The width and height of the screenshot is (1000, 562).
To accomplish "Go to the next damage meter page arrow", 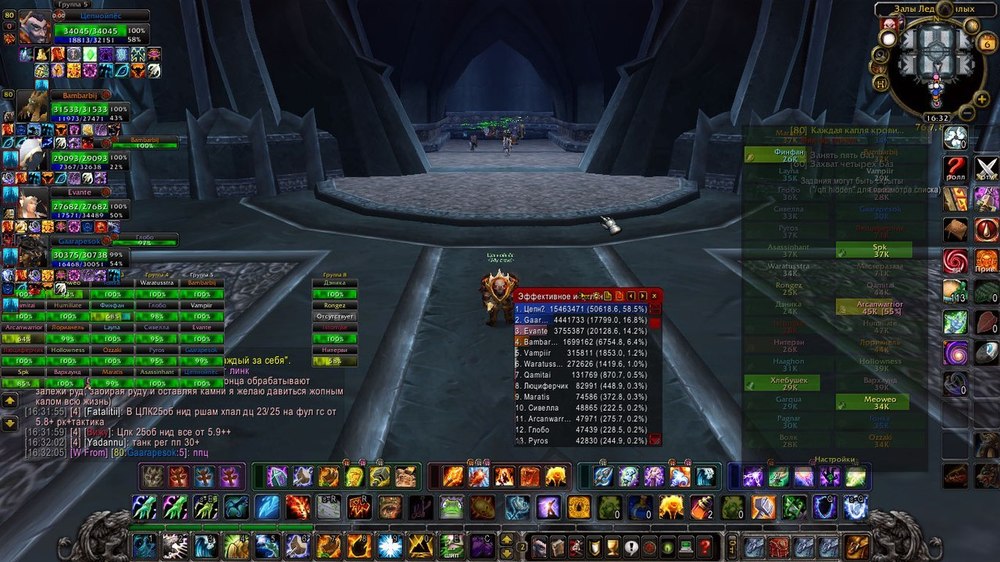I will tap(643, 296).
